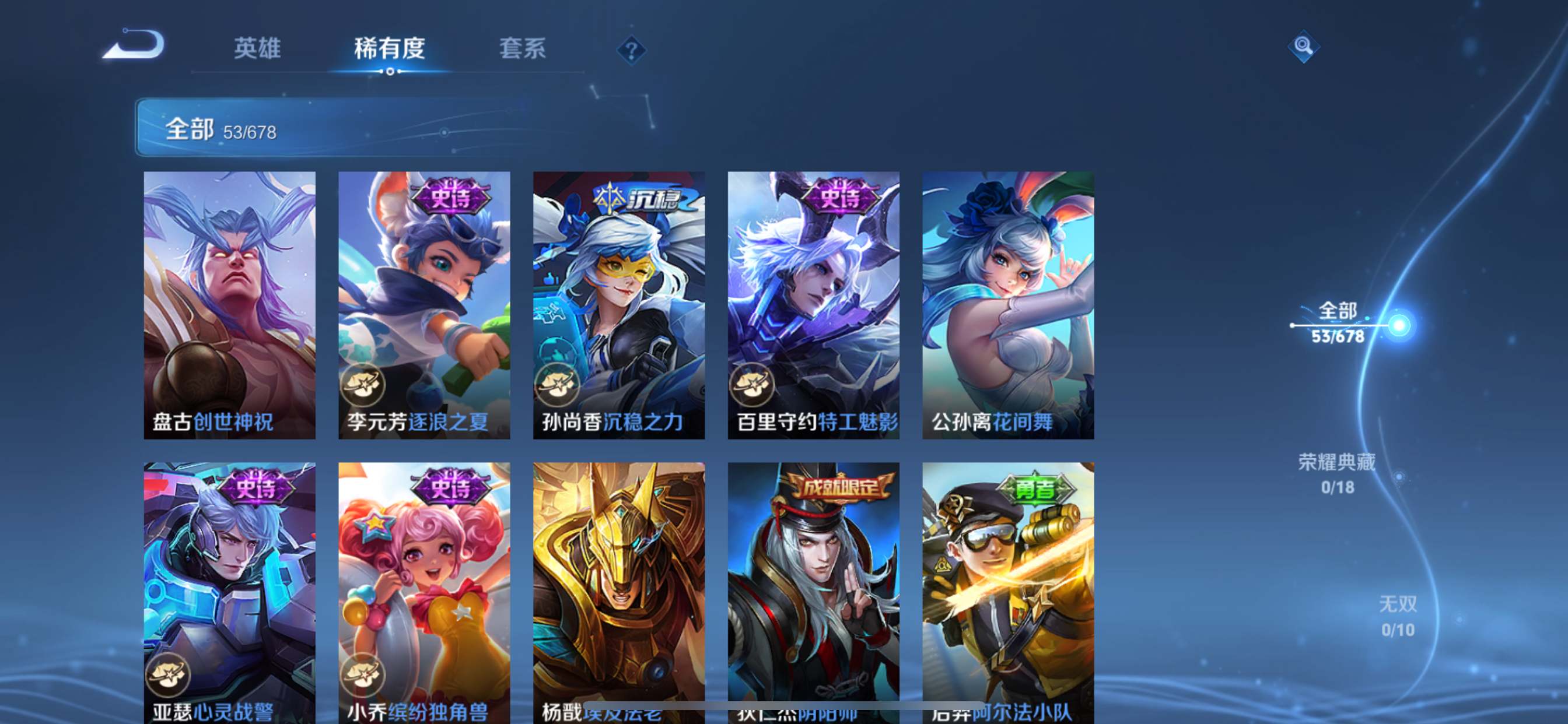Filter by 无双 rarity

point(1398,616)
